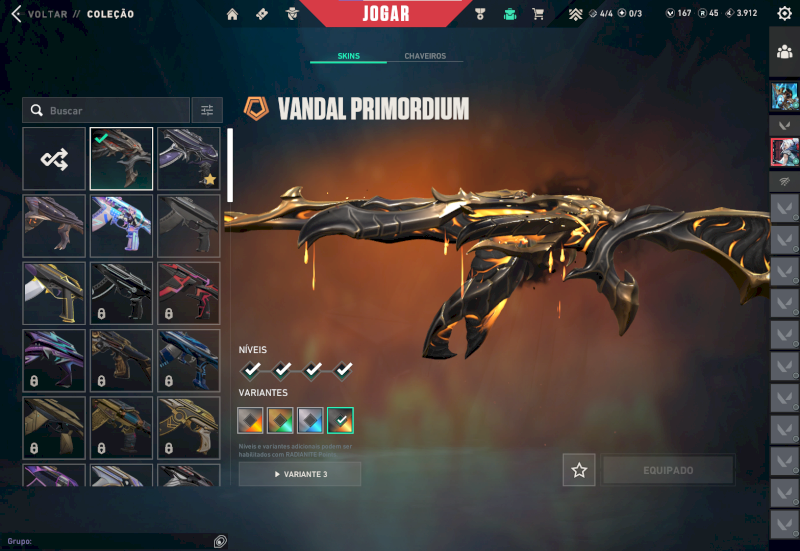The height and width of the screenshot is (551, 800).
Task: Select the Skins tab
Action: [x=349, y=56]
